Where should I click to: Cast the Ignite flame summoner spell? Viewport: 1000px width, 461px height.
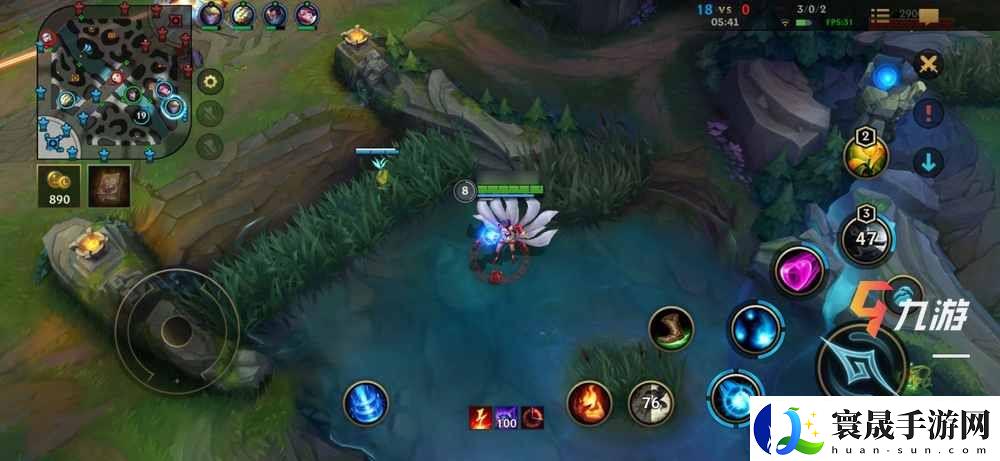[589, 403]
